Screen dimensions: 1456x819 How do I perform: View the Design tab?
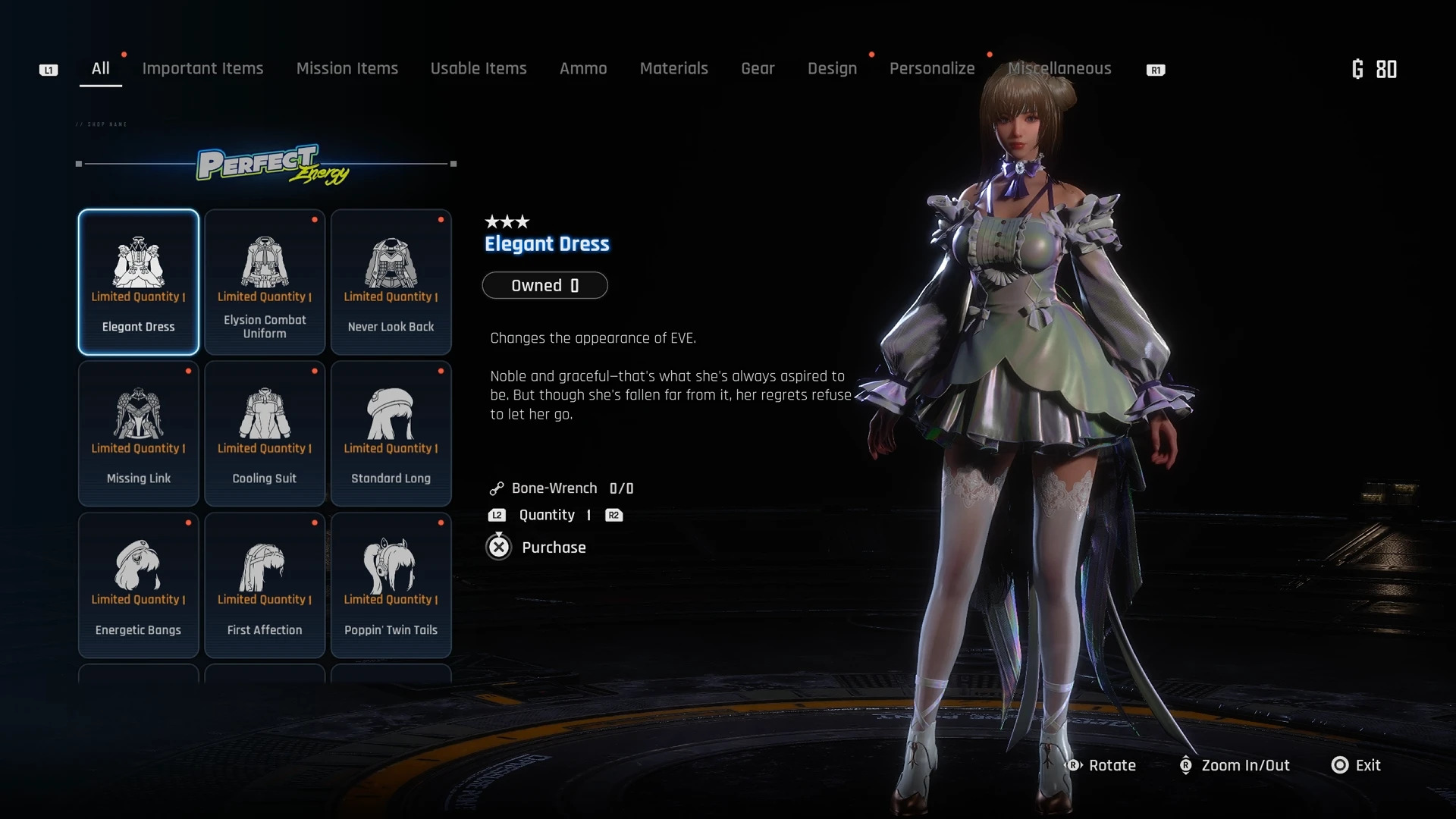832,68
